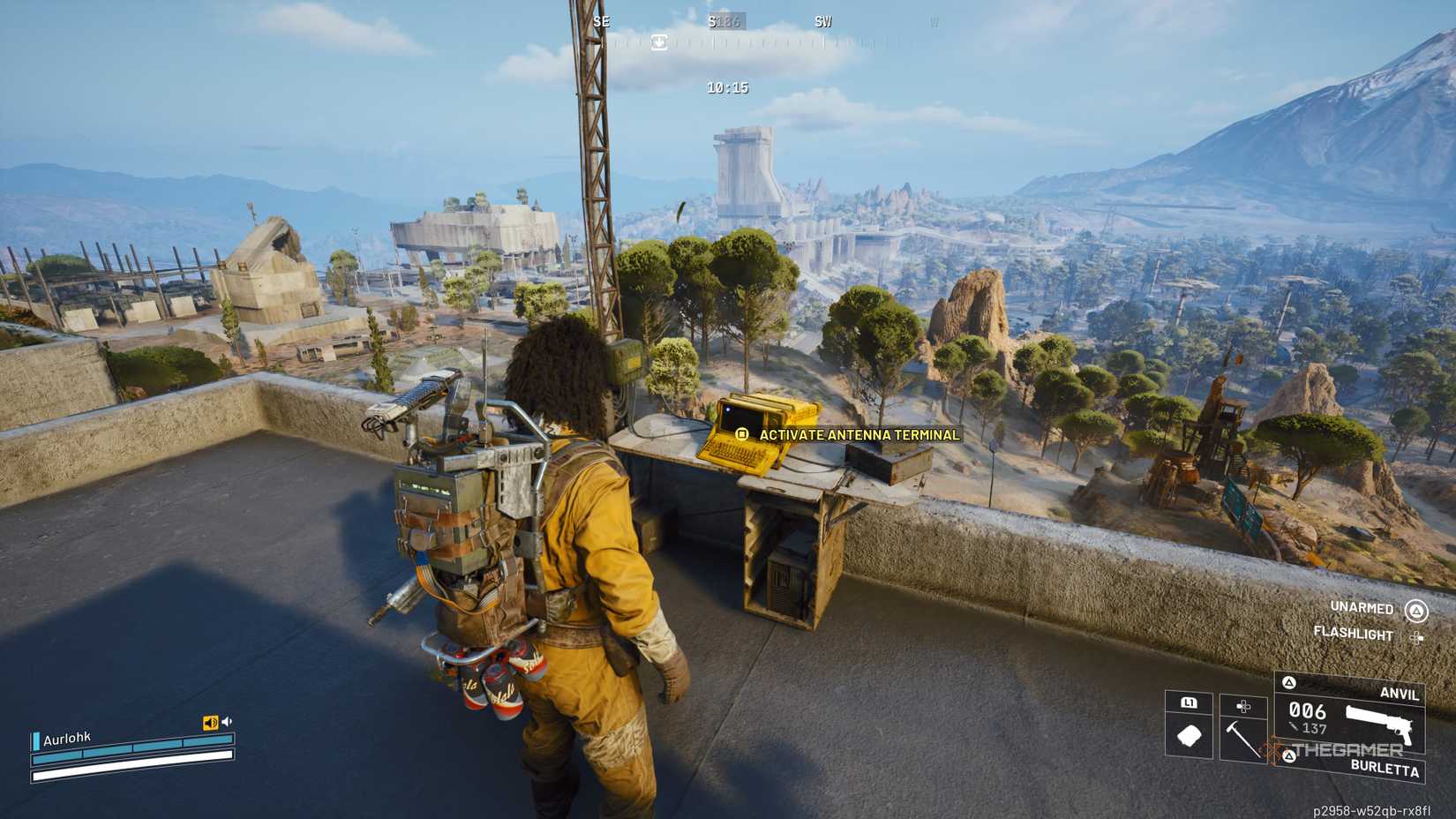Click the white stamina bar

point(131,774)
